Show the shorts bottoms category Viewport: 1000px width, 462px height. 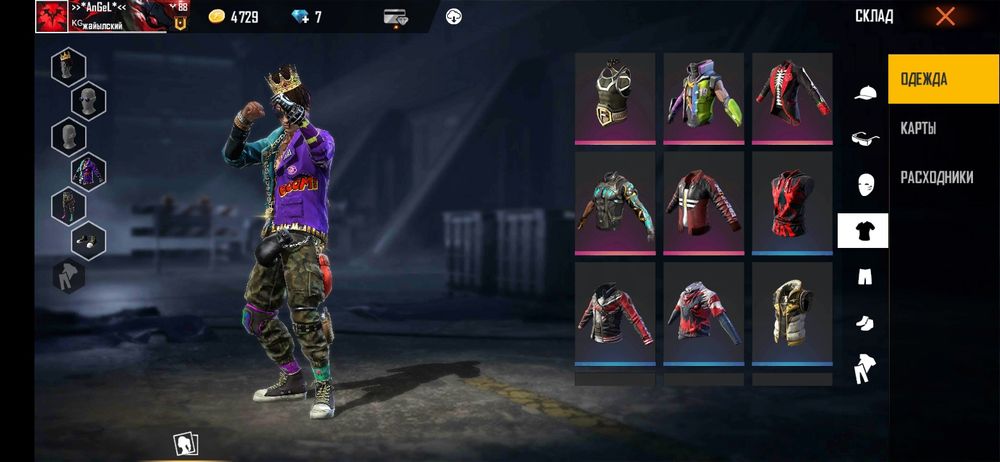(x=865, y=276)
